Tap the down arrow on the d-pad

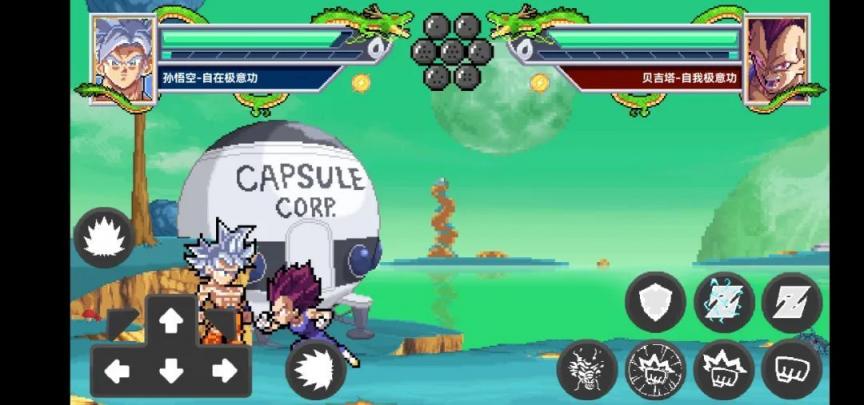(171, 372)
